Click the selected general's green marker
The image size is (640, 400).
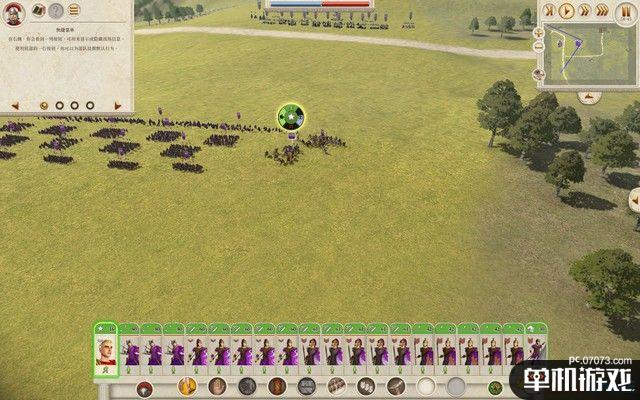click(292, 117)
